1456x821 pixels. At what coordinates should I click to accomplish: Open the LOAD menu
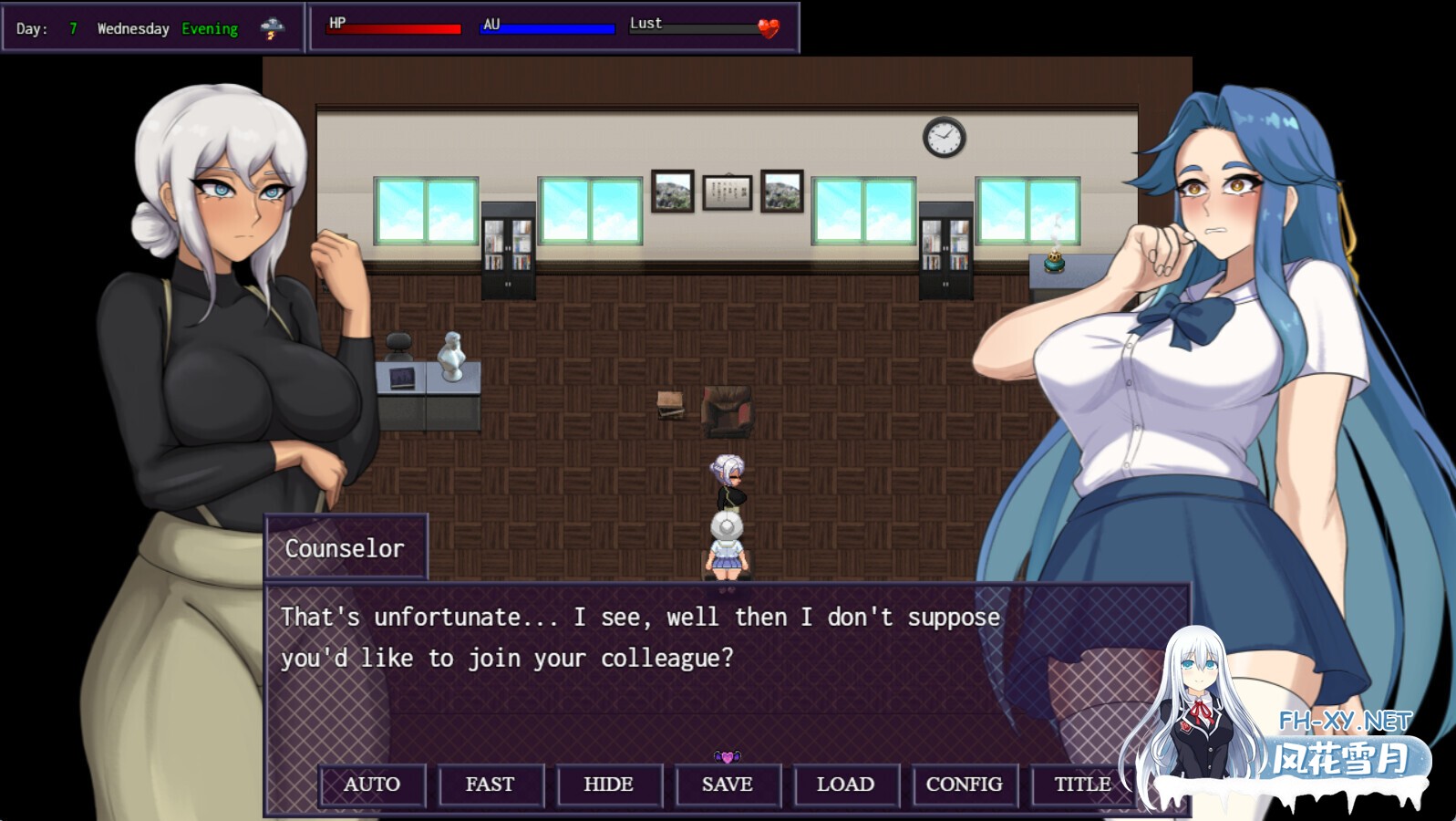(x=846, y=785)
